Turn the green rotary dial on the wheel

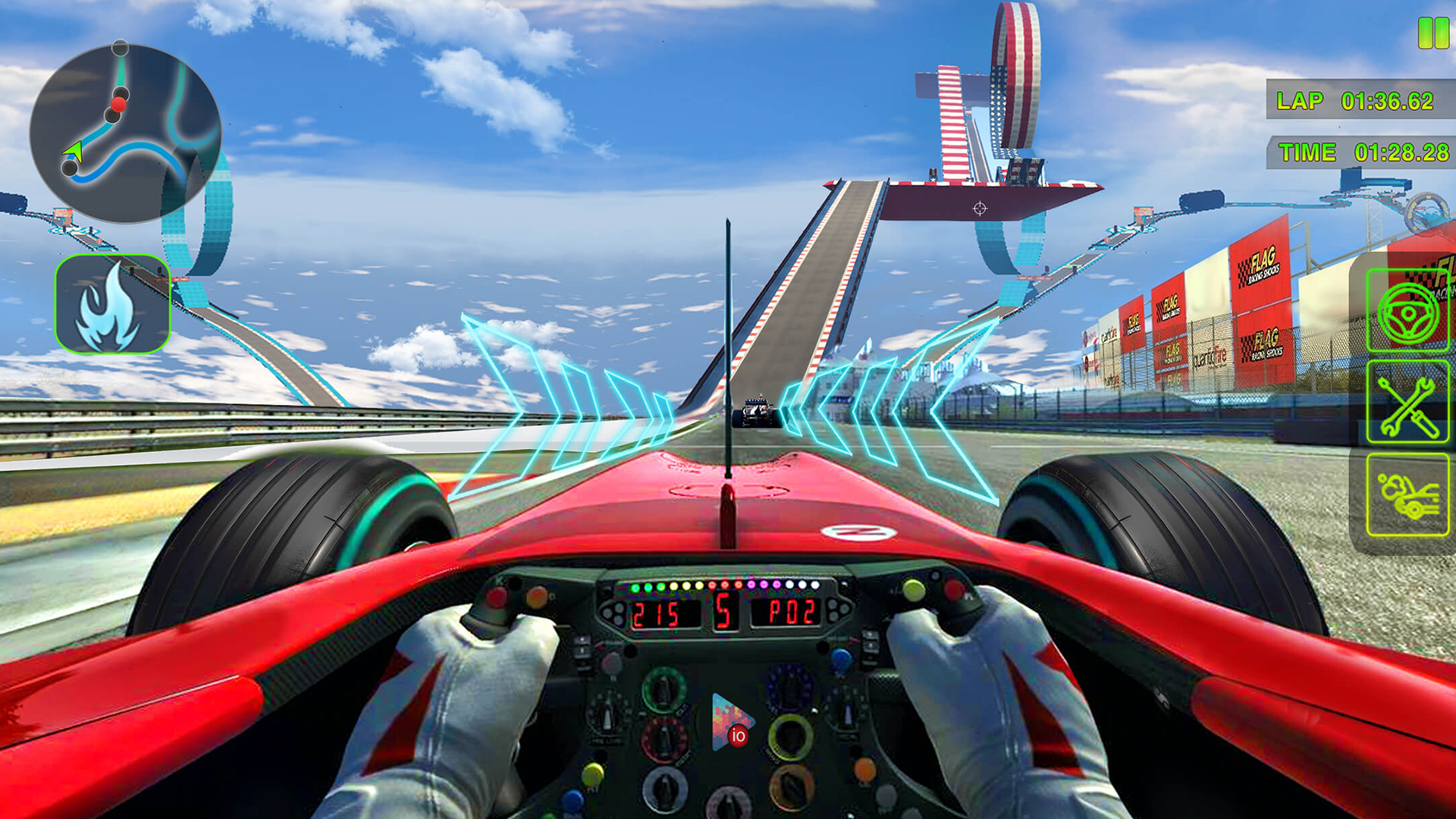point(664,690)
